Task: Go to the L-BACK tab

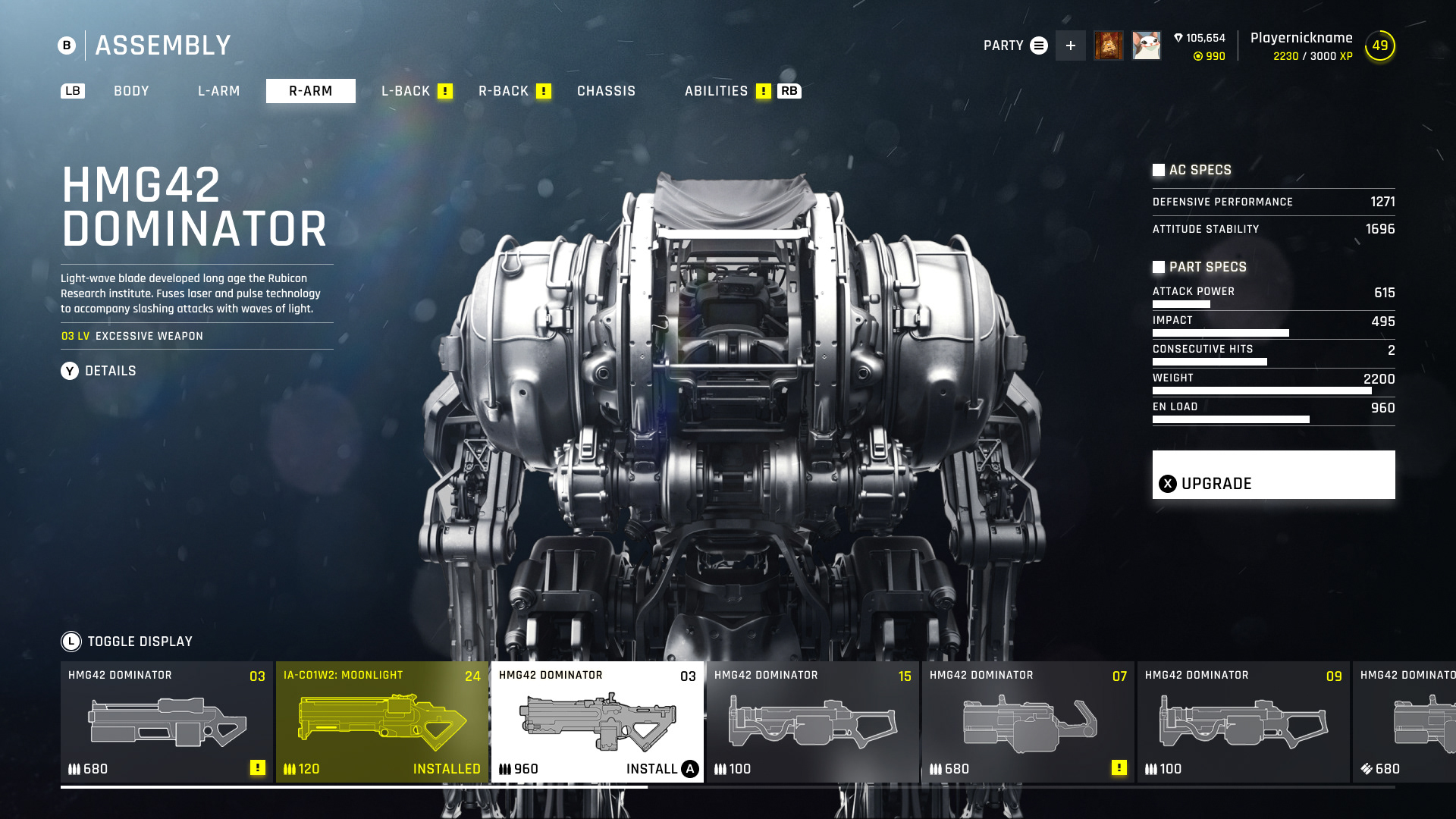Action: coord(406,91)
